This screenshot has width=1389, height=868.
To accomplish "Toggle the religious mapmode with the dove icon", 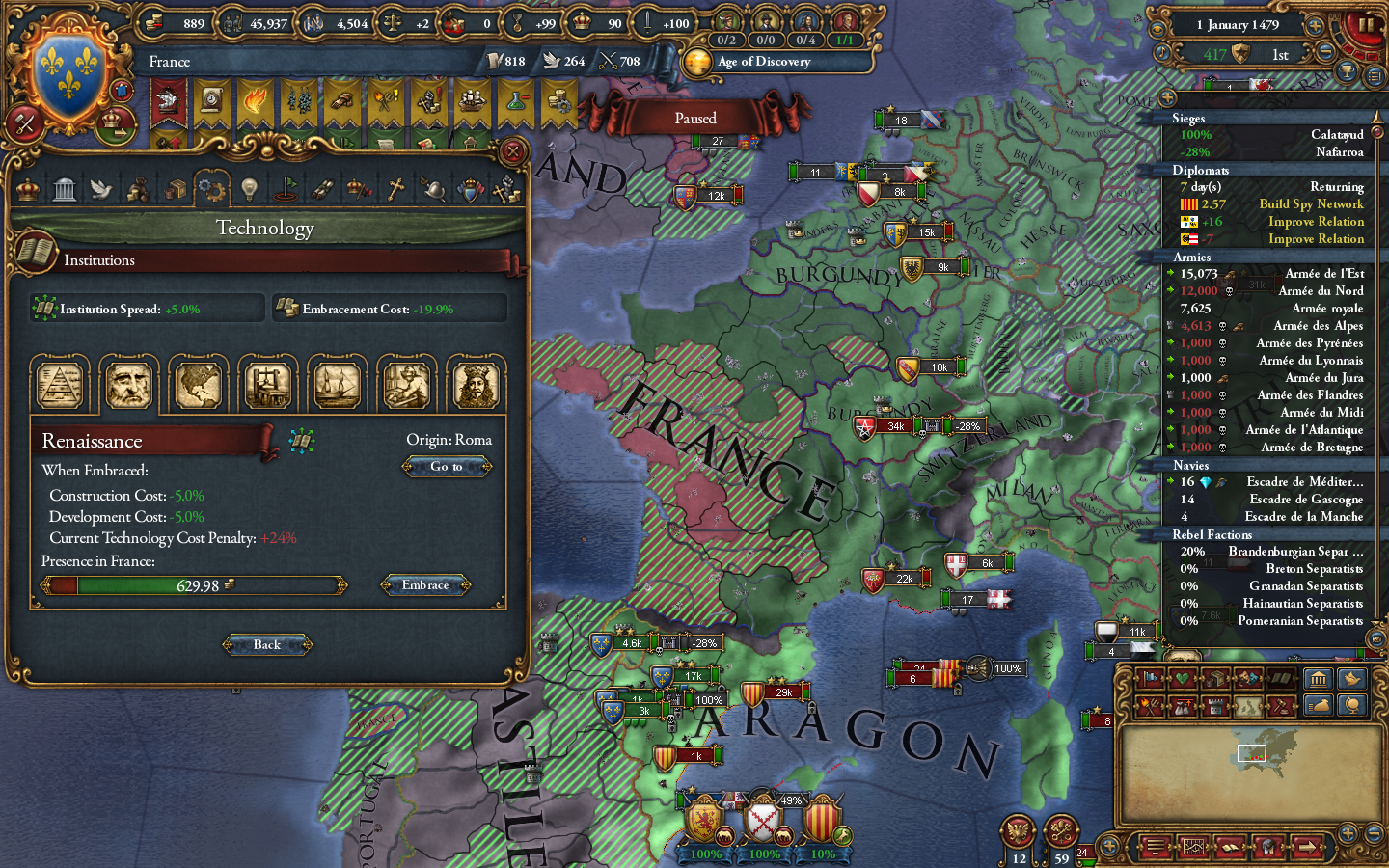I will [x=1353, y=678].
